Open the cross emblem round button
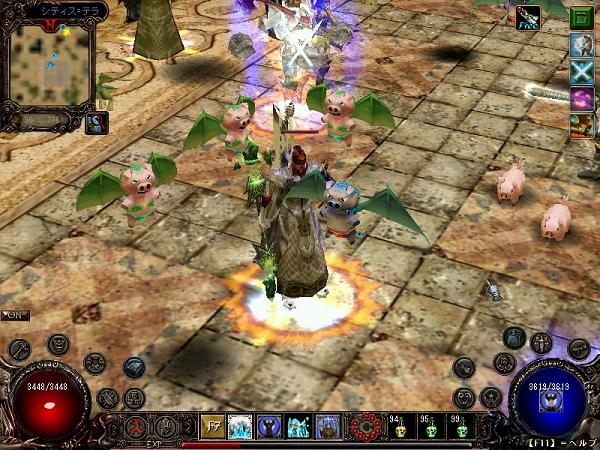Viewport: 600px width, 450px height. point(541,343)
